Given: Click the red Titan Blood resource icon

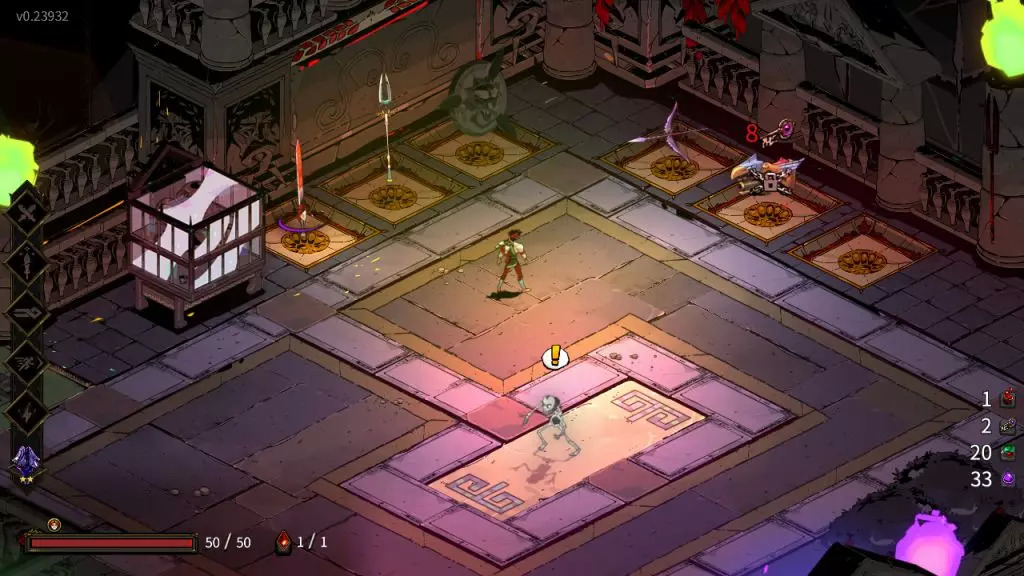Looking at the screenshot, I should point(1008,399).
